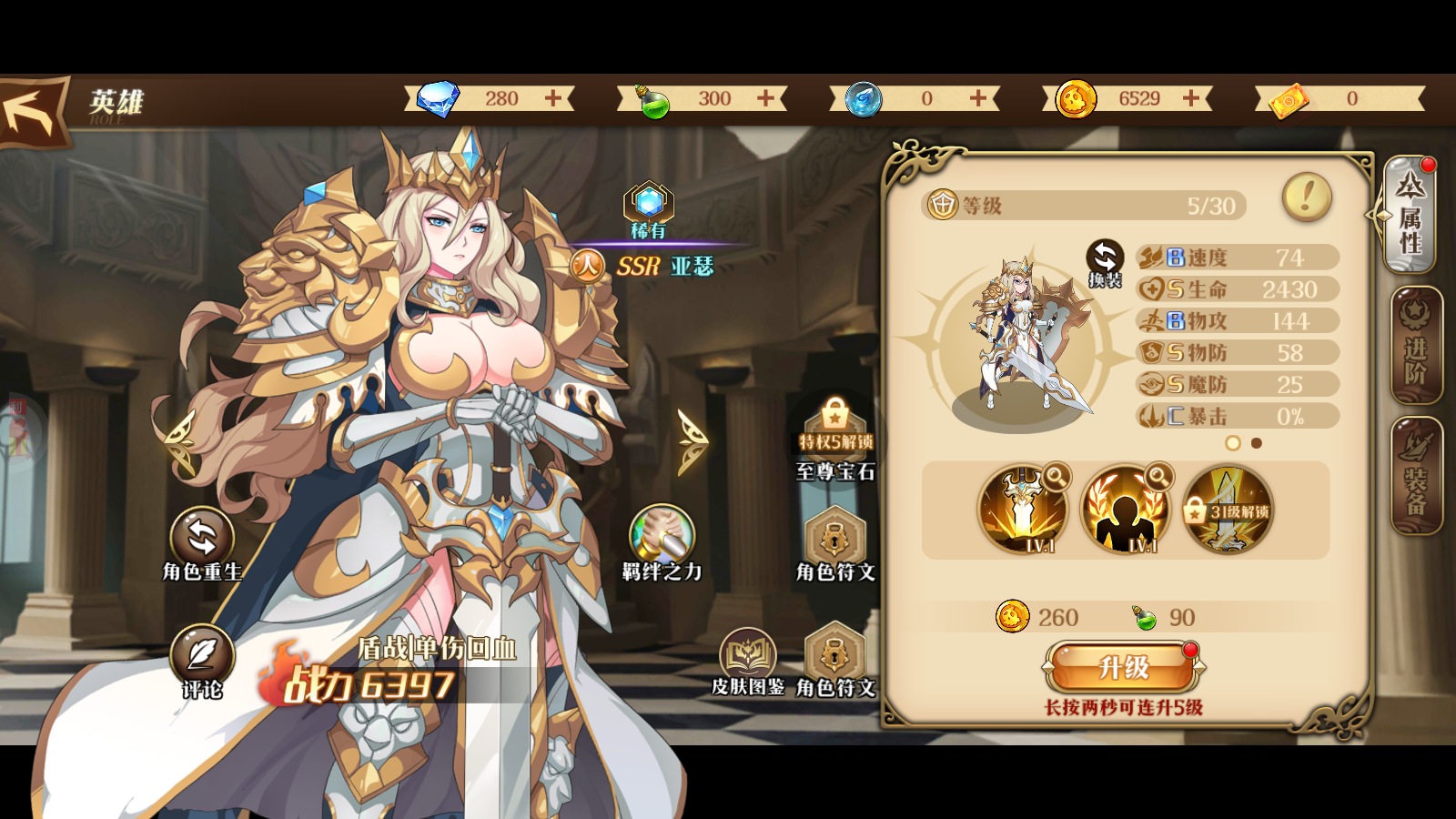View the first sword skill icon
Screen dimensions: 1456x819
click(x=1023, y=511)
